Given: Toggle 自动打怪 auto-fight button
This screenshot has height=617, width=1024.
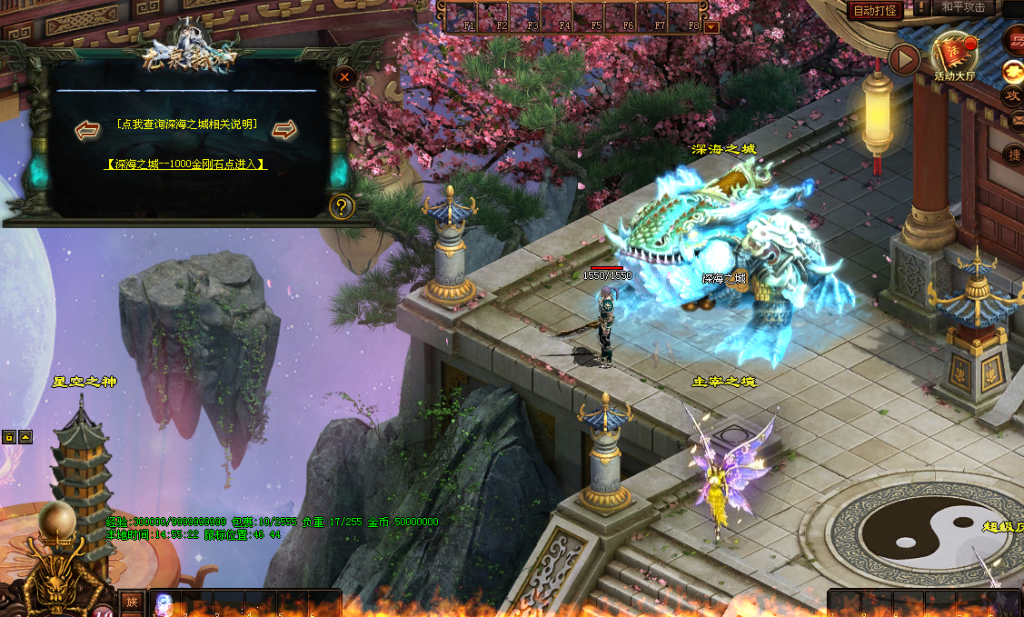Looking at the screenshot, I should (x=876, y=10).
